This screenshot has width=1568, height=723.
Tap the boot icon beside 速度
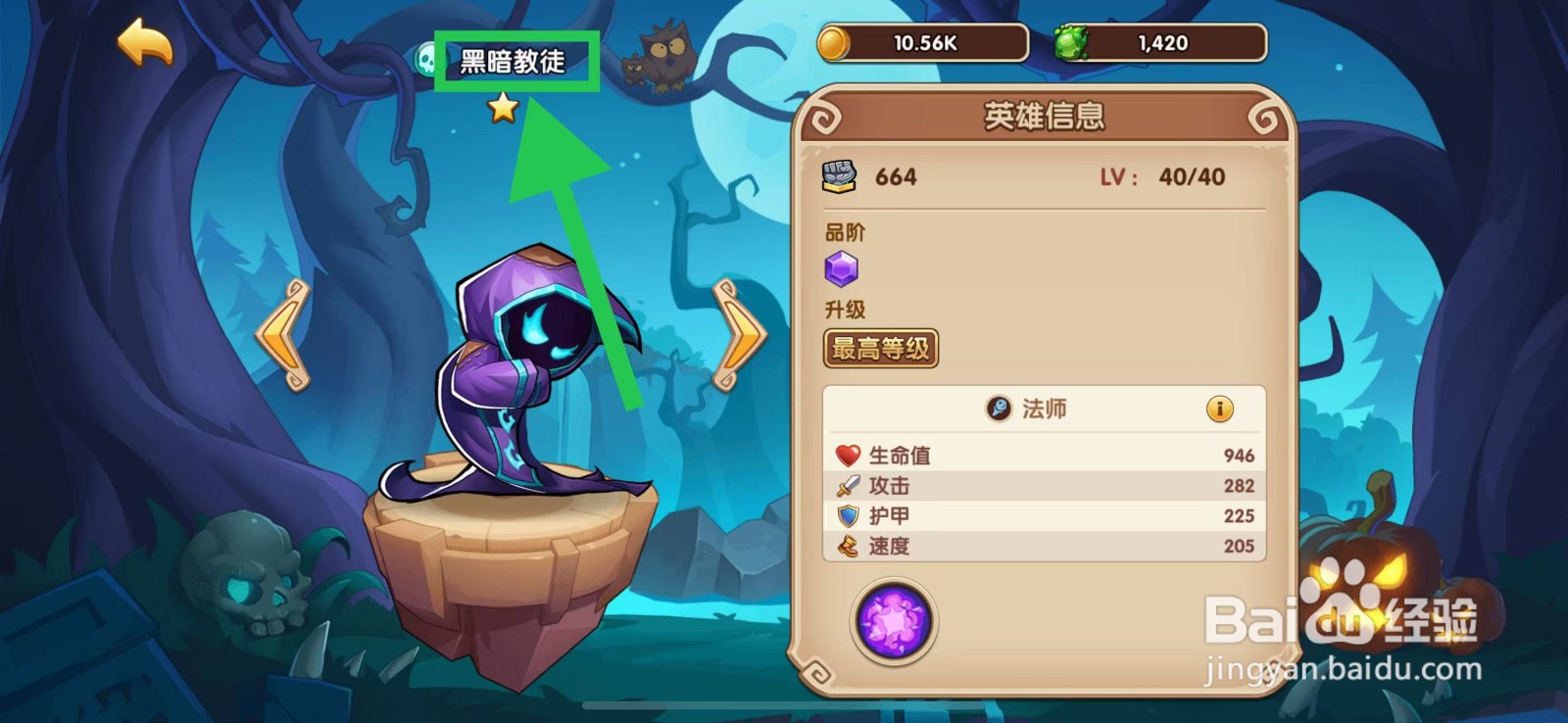[847, 546]
